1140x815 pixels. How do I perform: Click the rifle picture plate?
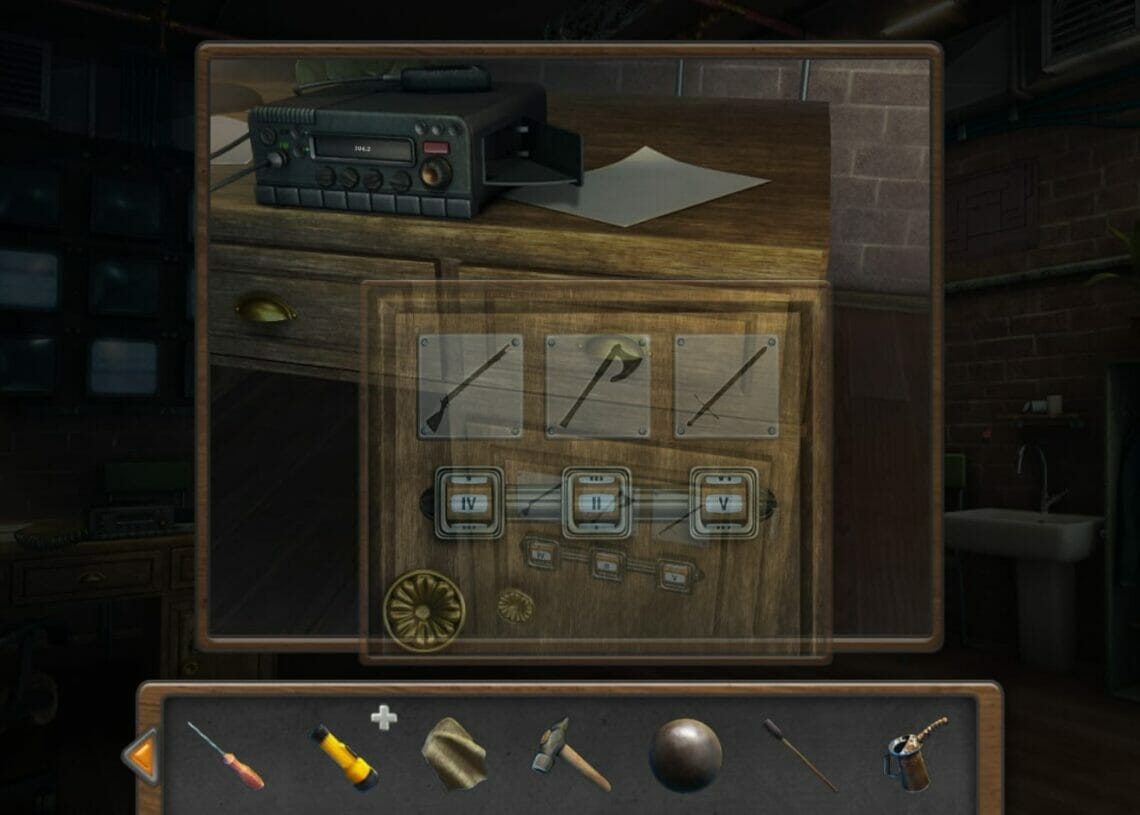tap(470, 386)
